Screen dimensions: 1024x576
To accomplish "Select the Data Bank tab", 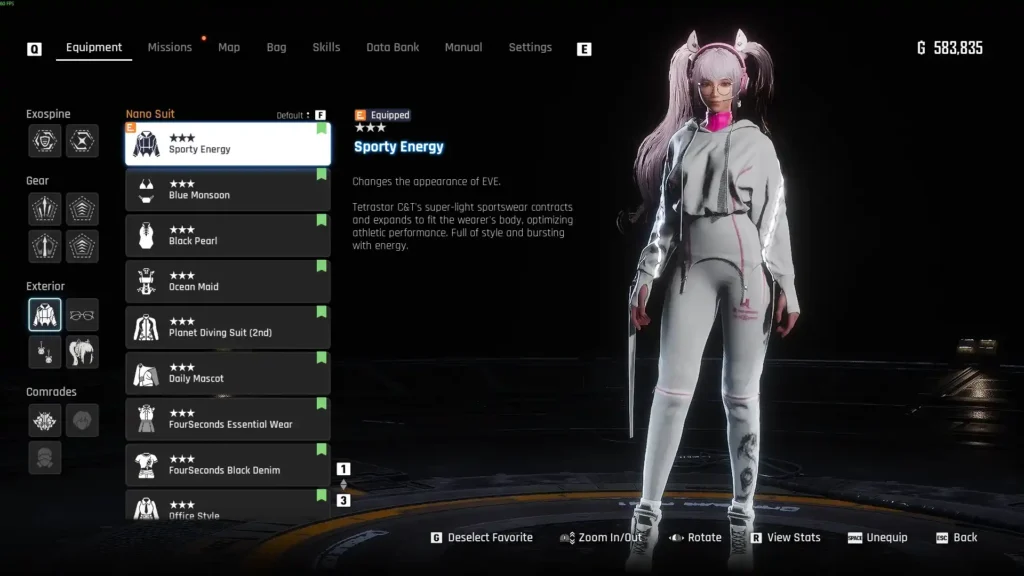I will 392,47.
